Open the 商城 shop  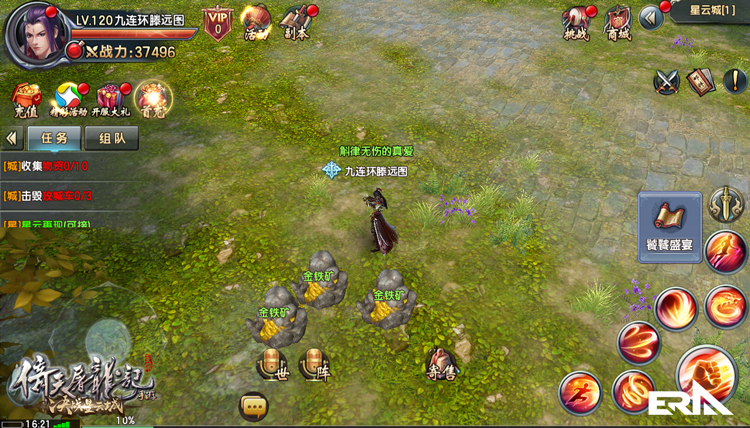(618, 22)
